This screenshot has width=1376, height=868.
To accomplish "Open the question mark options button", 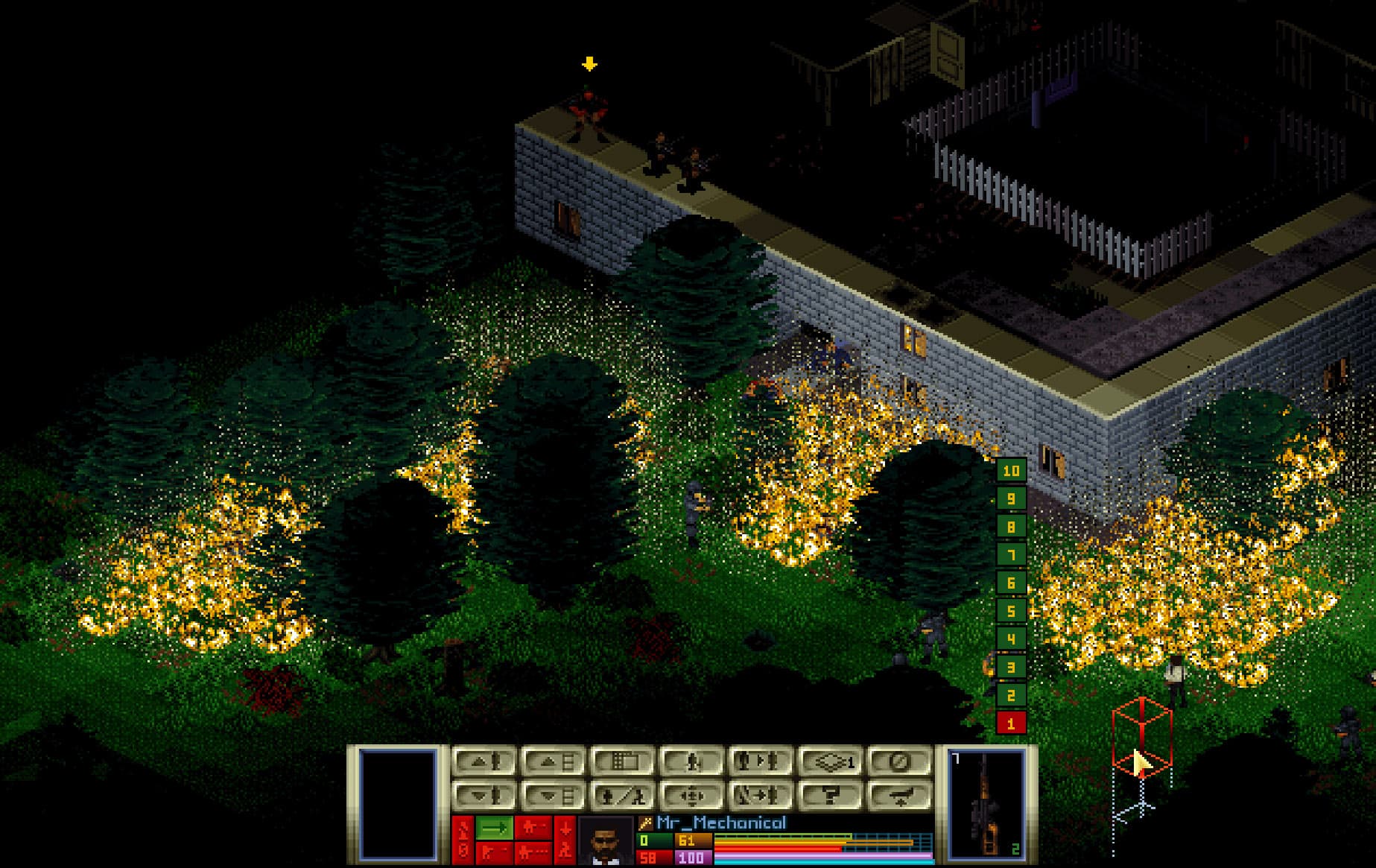I will point(830,795).
